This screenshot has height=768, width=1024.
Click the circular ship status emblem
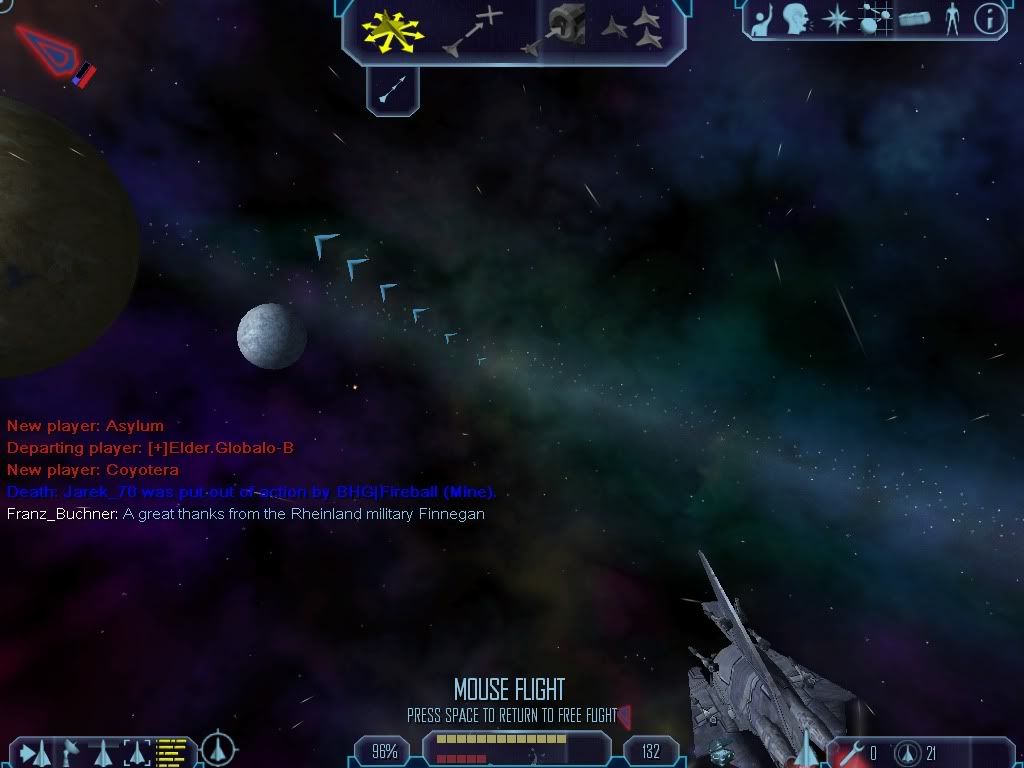pyautogui.click(x=218, y=750)
